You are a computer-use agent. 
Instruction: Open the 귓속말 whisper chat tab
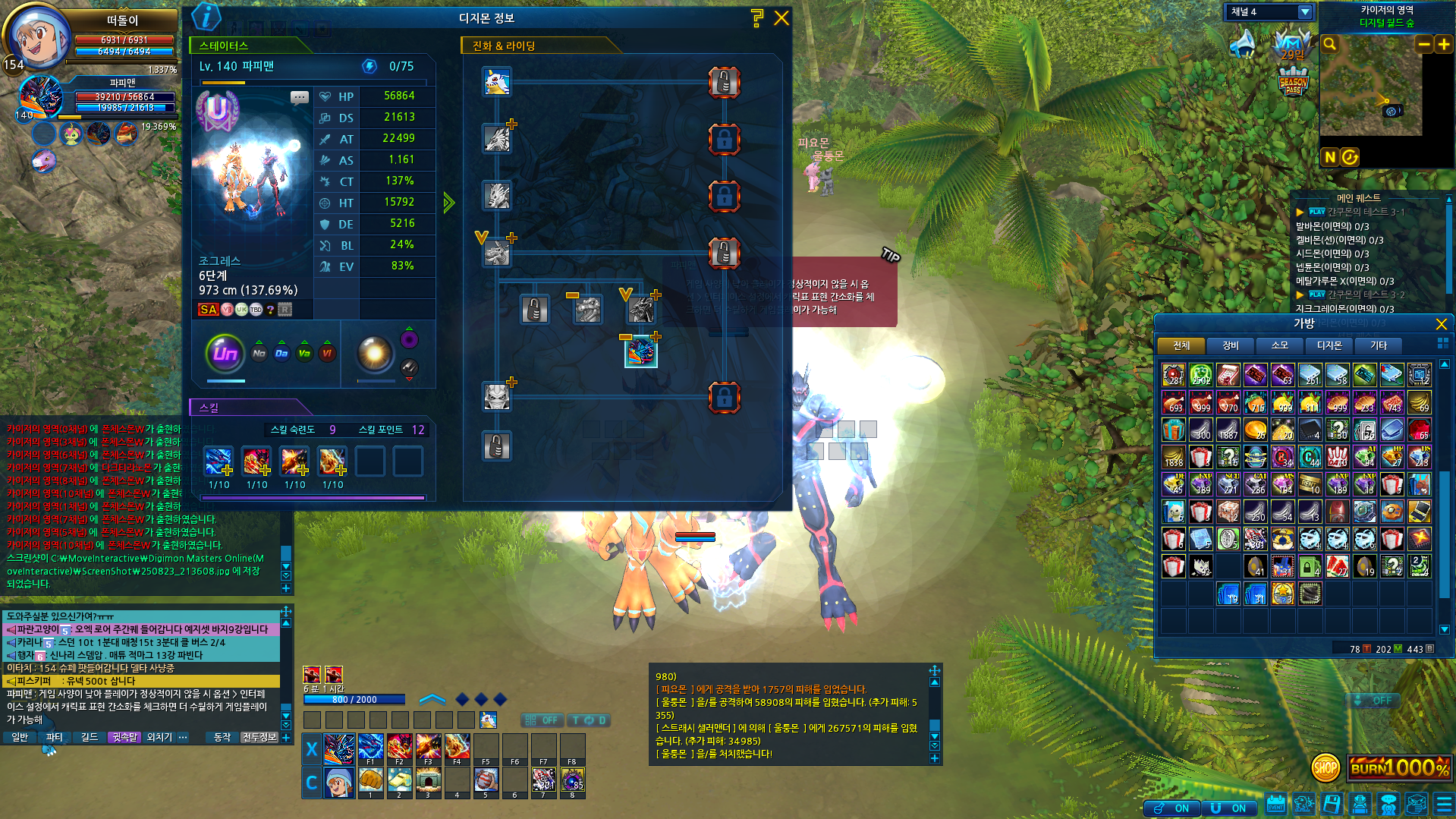pyautogui.click(x=124, y=737)
